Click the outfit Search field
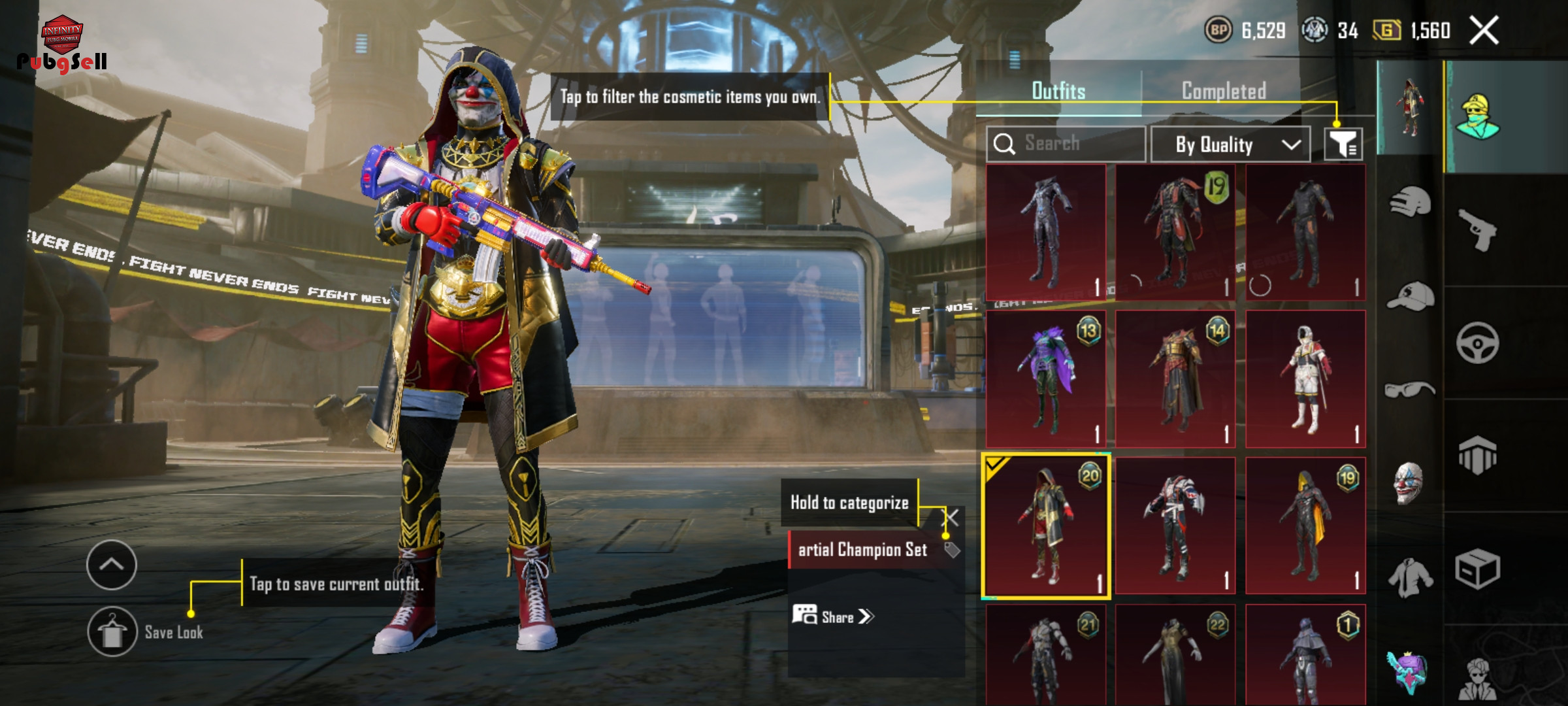 click(x=1066, y=144)
